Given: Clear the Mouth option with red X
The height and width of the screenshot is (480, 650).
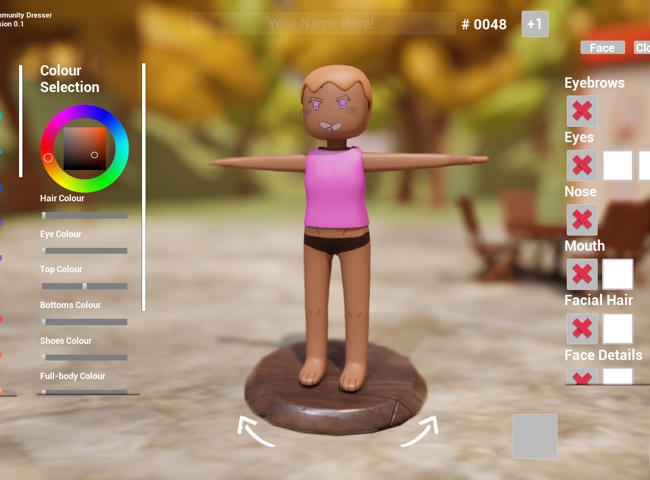Looking at the screenshot, I should (x=581, y=274).
